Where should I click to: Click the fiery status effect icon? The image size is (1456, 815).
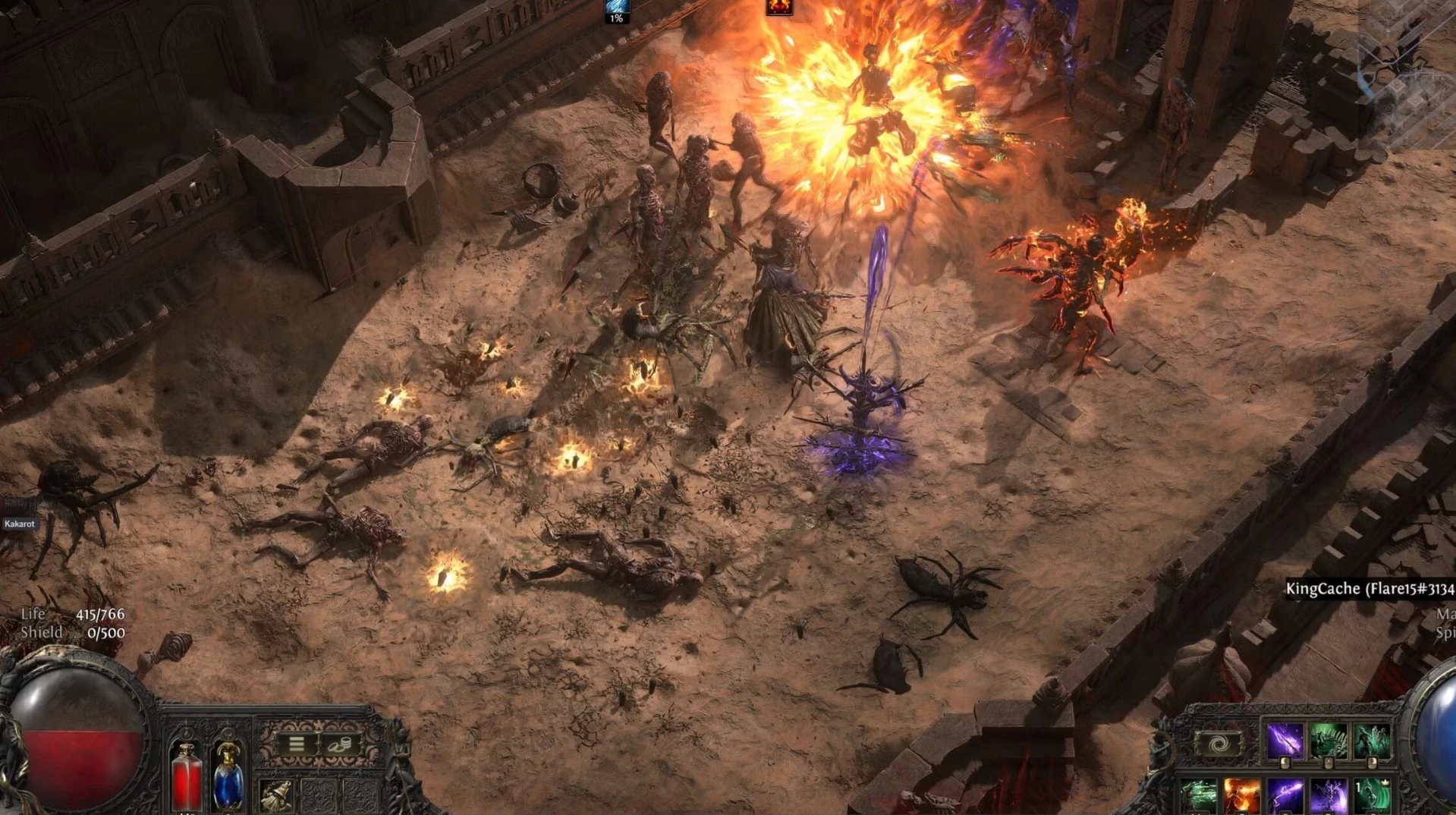pyautogui.click(x=779, y=7)
